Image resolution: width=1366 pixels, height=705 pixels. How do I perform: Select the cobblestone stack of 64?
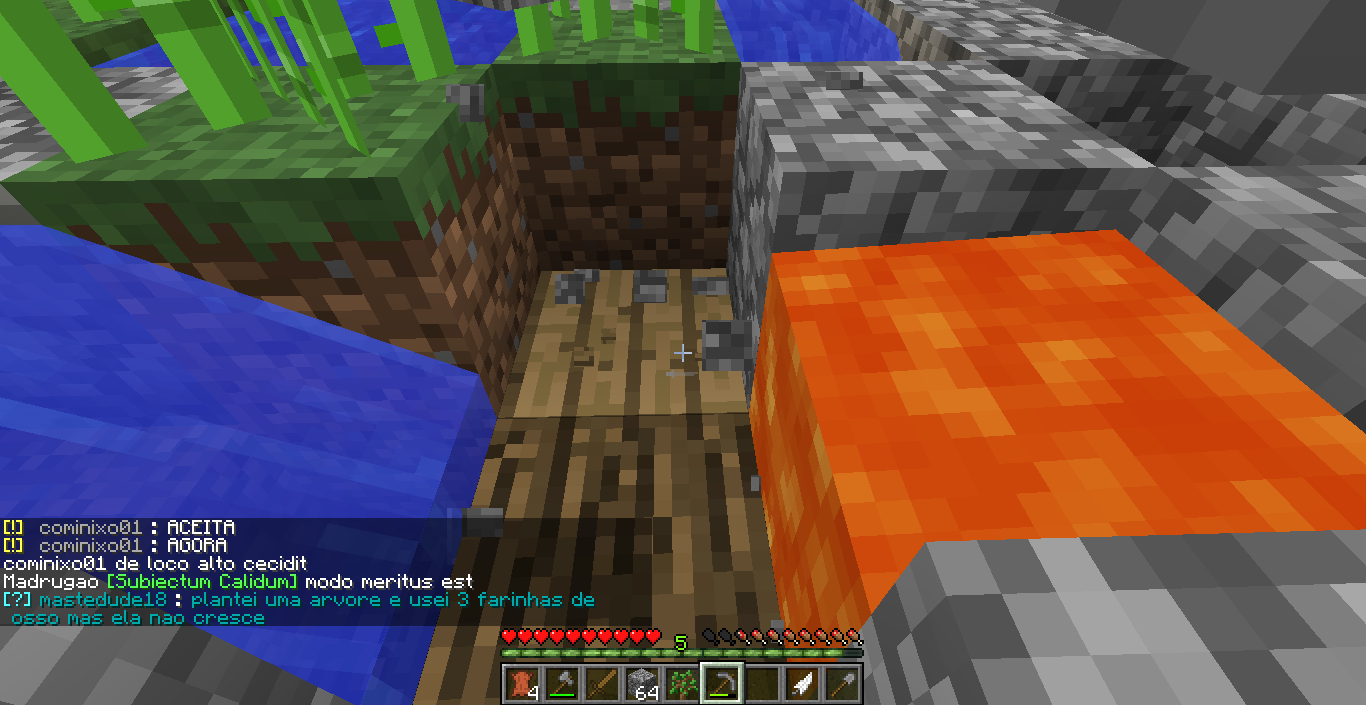[x=640, y=683]
